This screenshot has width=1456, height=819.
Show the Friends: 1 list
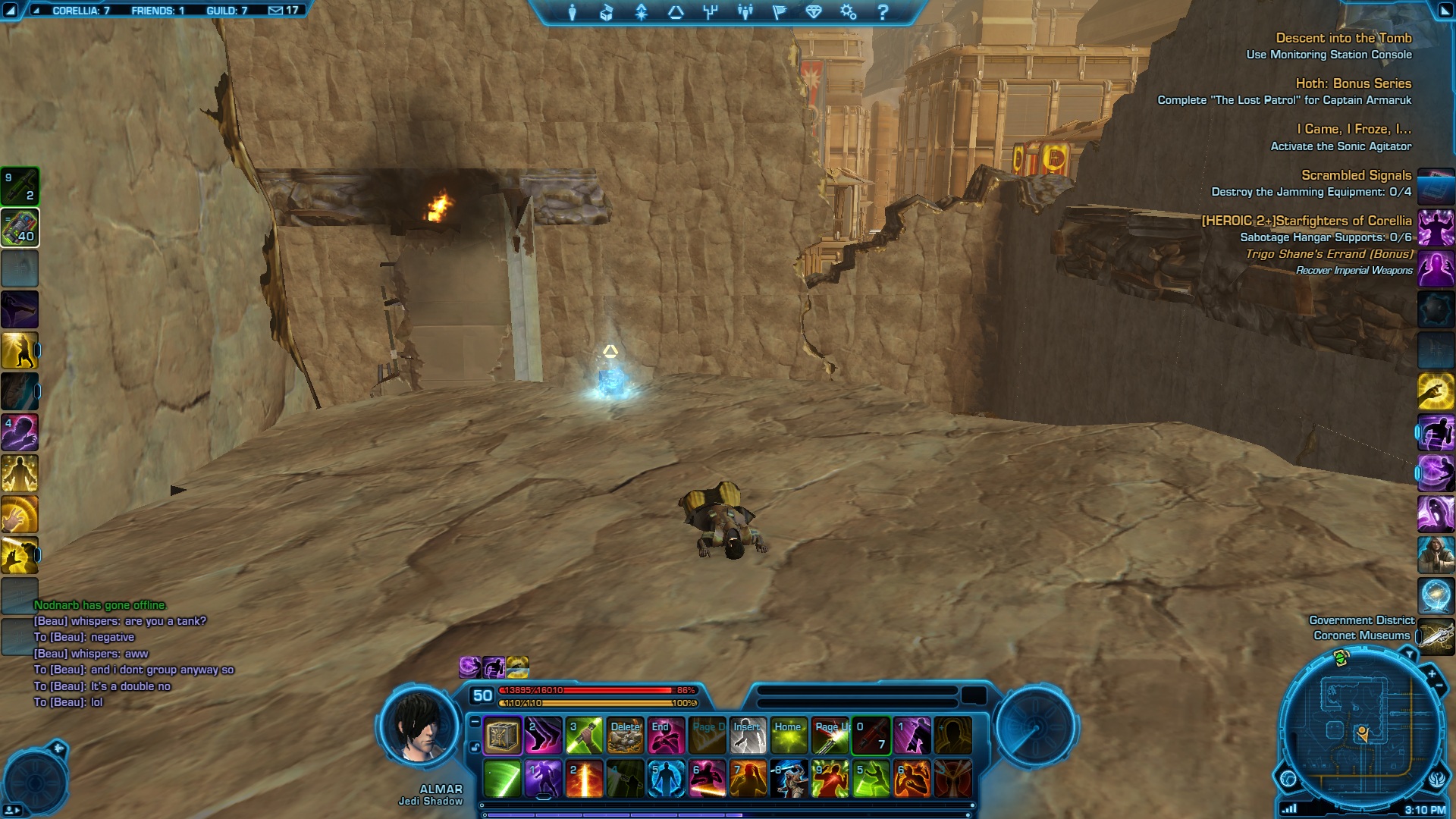coord(158,11)
